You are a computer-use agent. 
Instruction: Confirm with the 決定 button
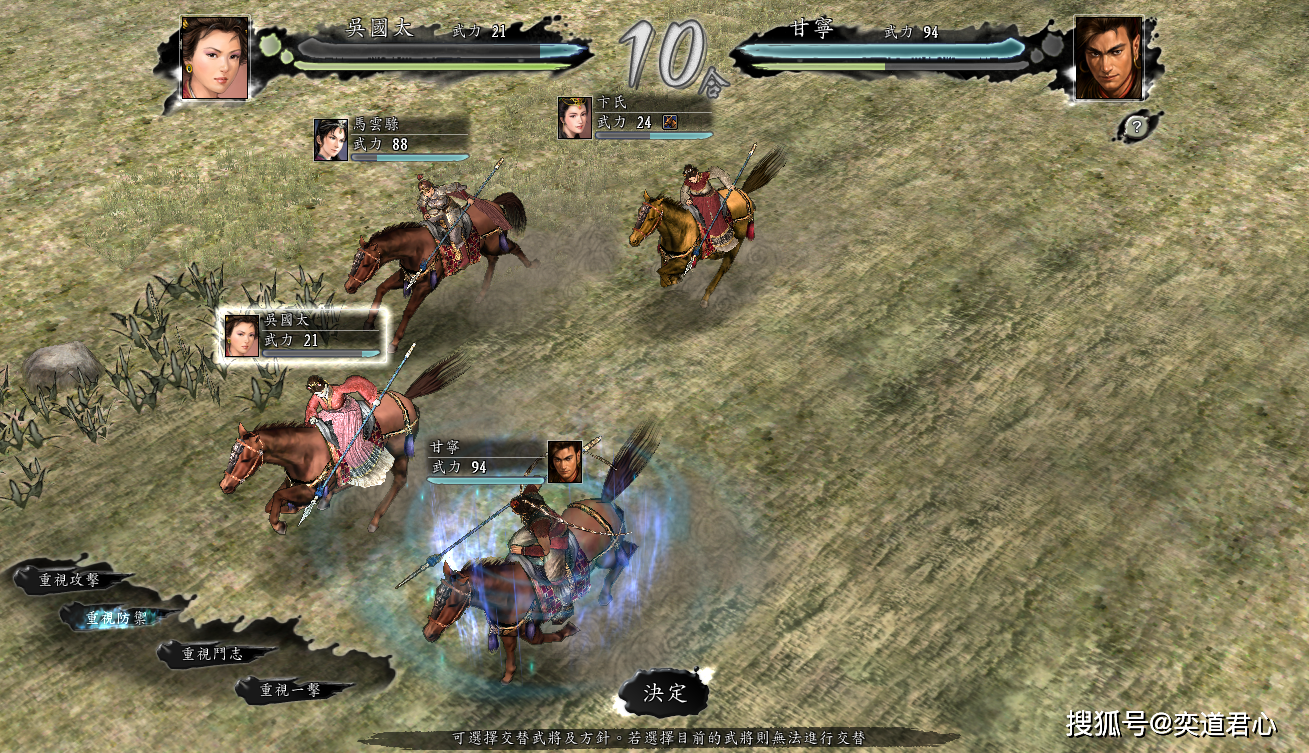pyautogui.click(x=665, y=693)
